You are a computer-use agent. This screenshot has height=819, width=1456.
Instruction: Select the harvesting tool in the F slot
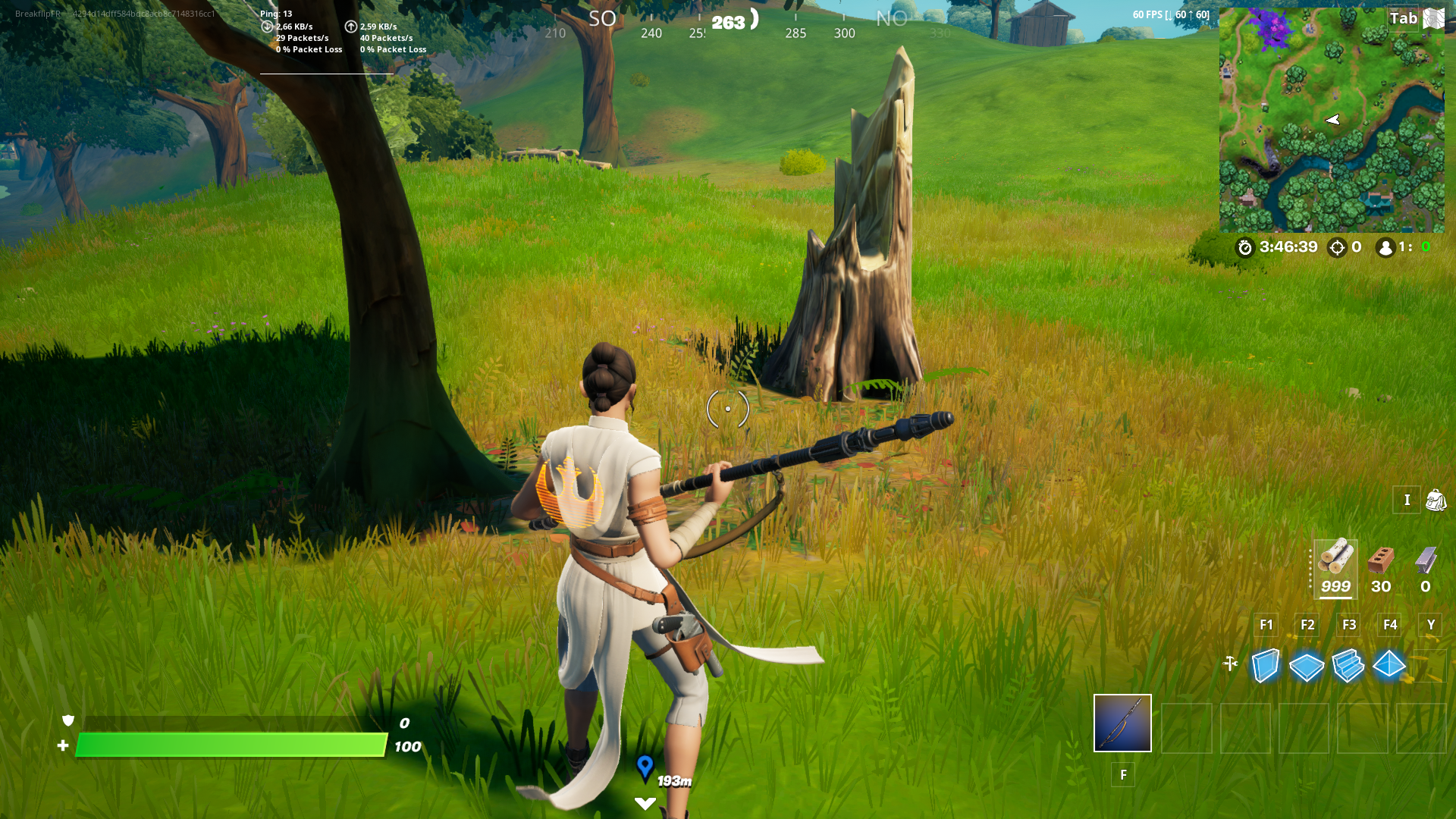(1122, 723)
